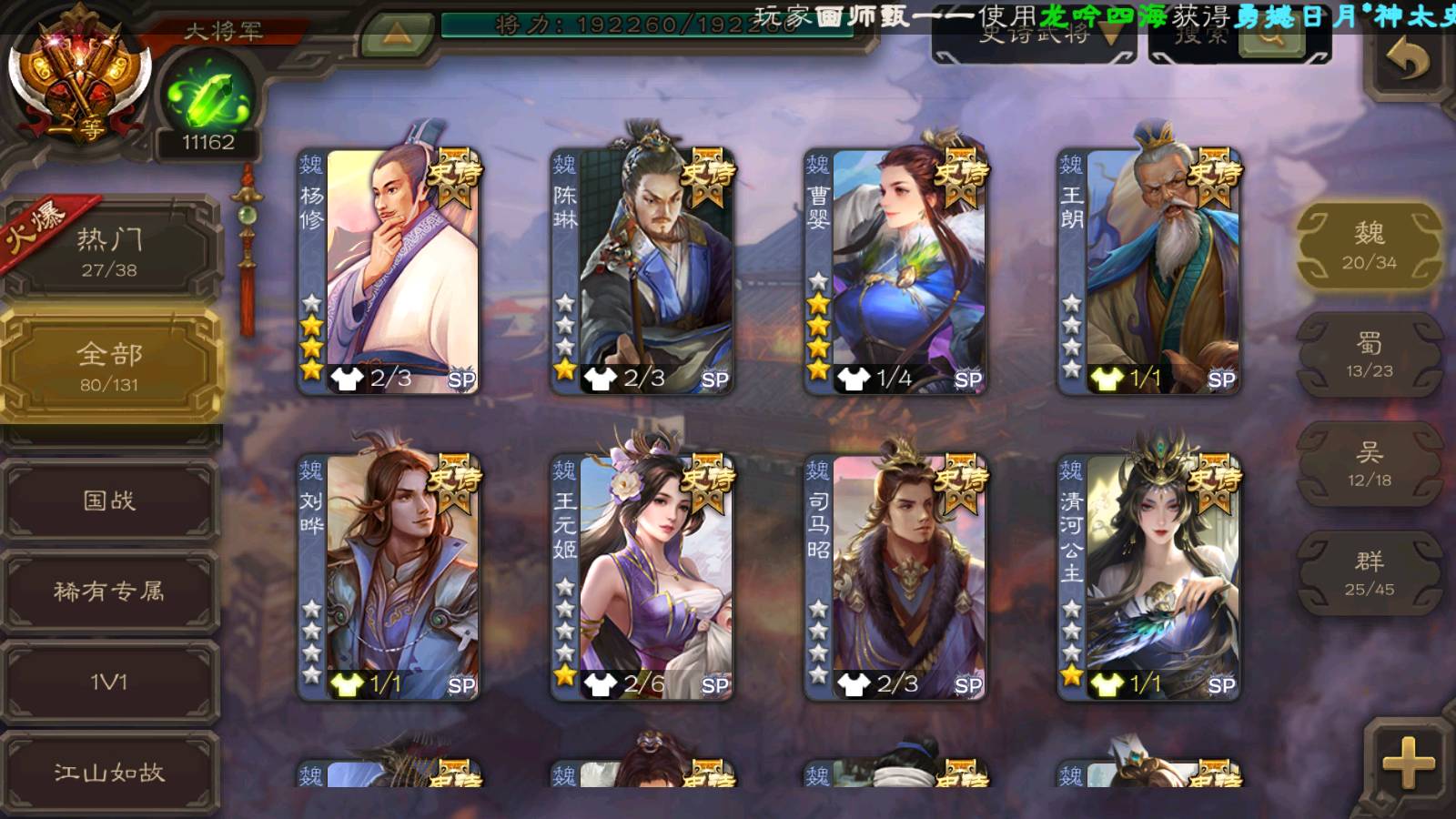Click the golden plus button

(x=1407, y=763)
